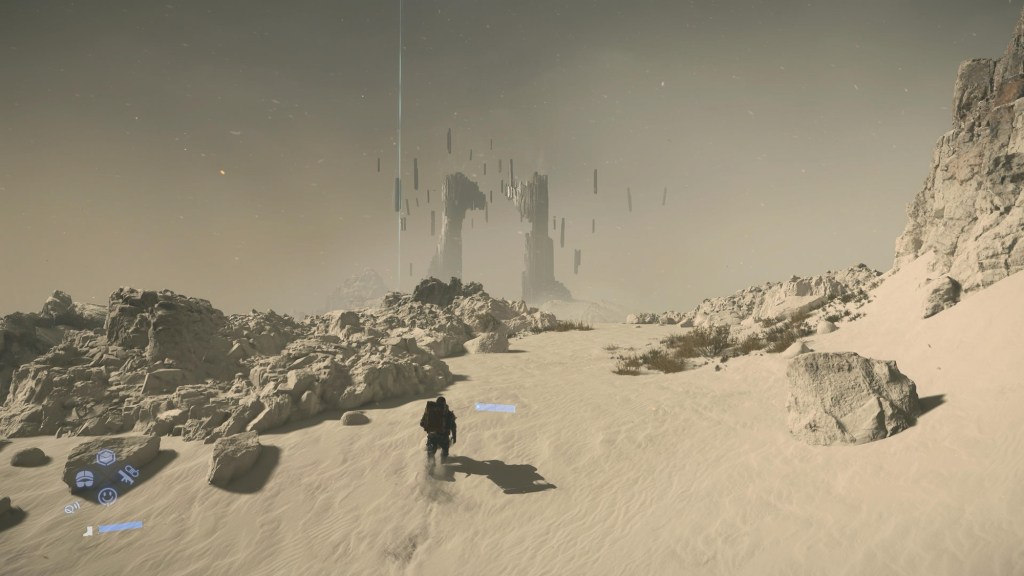Click the smiley face icon
This screenshot has height=576, width=1024.
[107, 495]
